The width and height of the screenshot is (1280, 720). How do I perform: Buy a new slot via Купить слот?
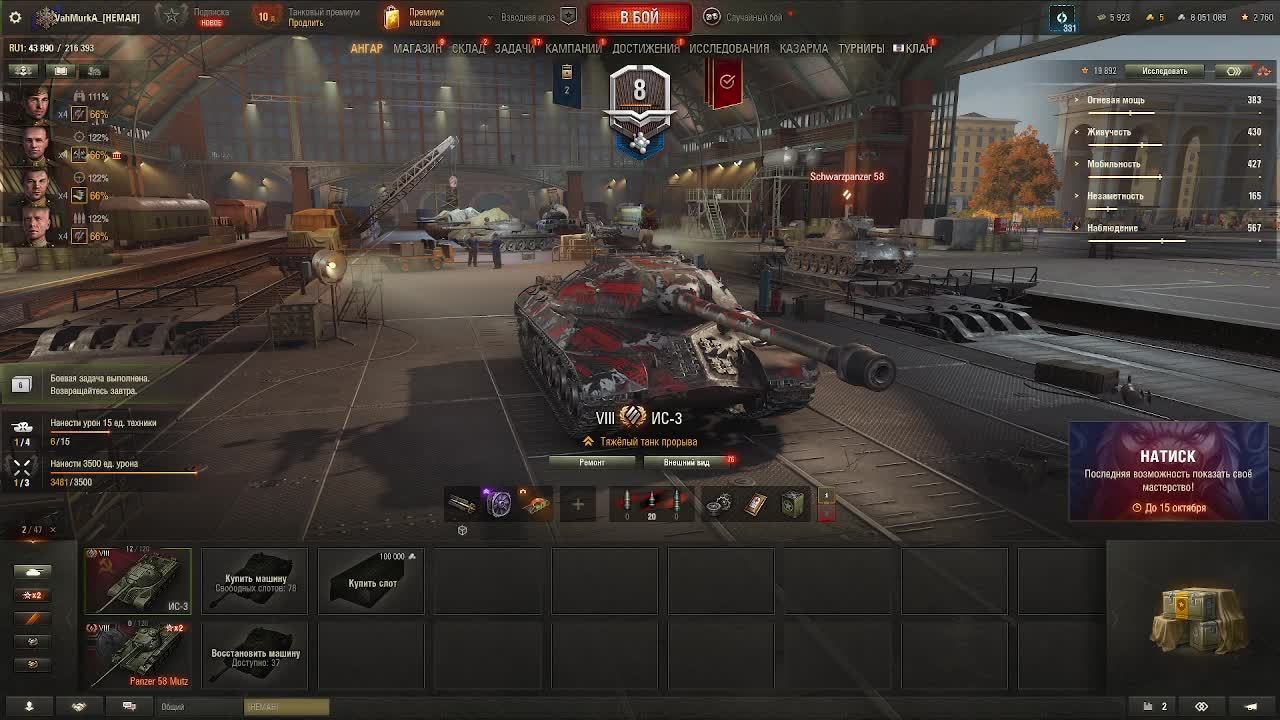click(372, 582)
